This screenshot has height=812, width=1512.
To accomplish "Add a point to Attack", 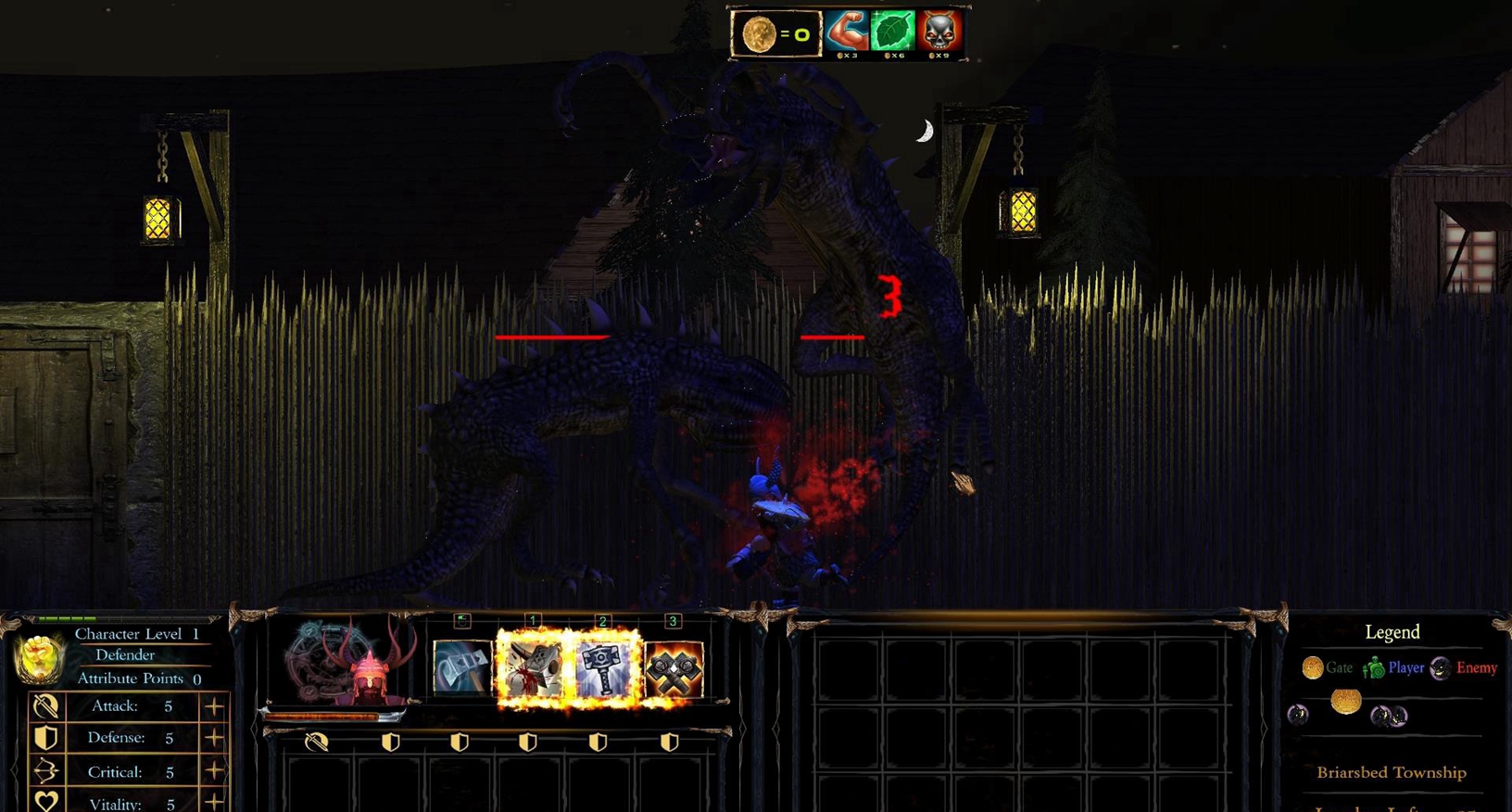I will point(214,706).
